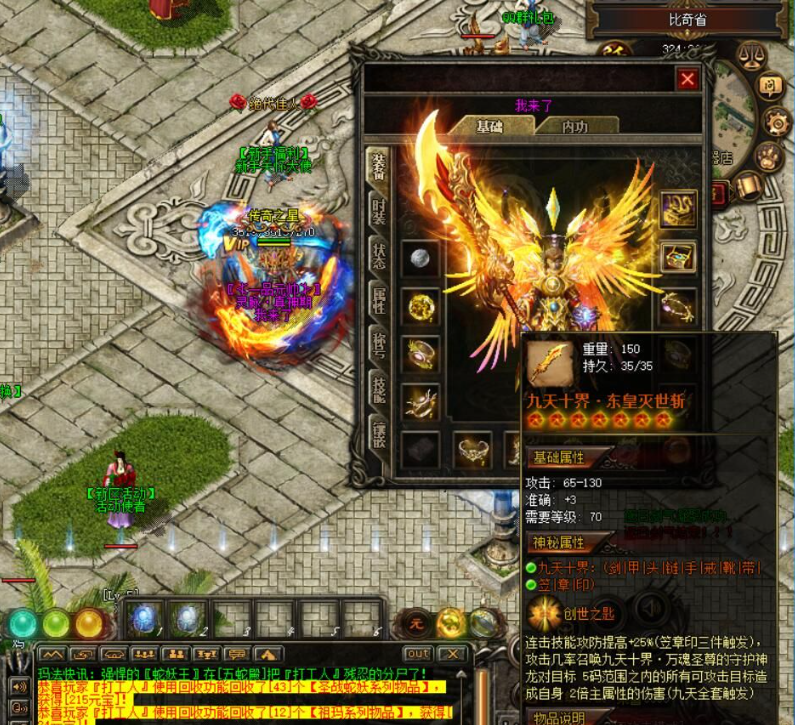The width and height of the screenshot is (795, 725).
Task: Select the golden dragon chest equipment slot
Action: [x=678, y=209]
